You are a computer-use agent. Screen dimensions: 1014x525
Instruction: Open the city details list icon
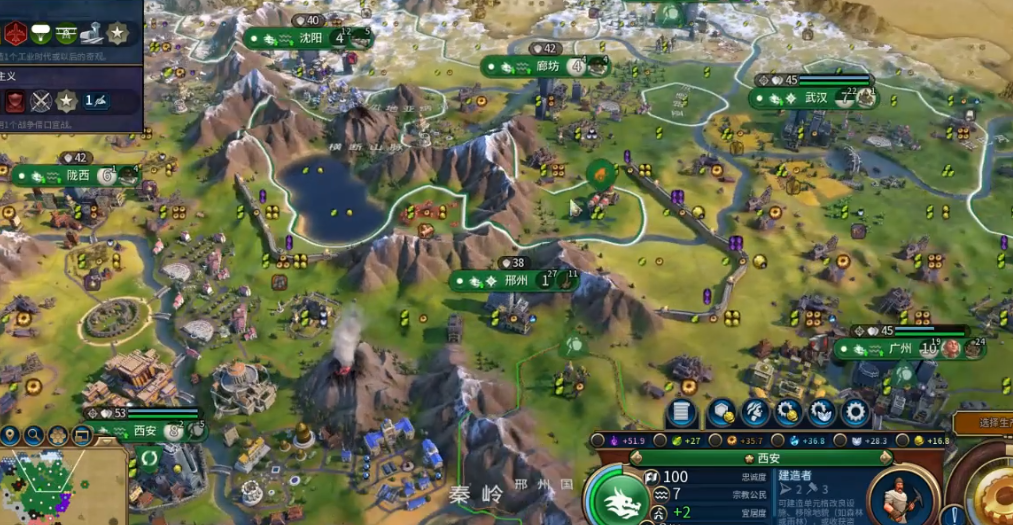(682, 412)
